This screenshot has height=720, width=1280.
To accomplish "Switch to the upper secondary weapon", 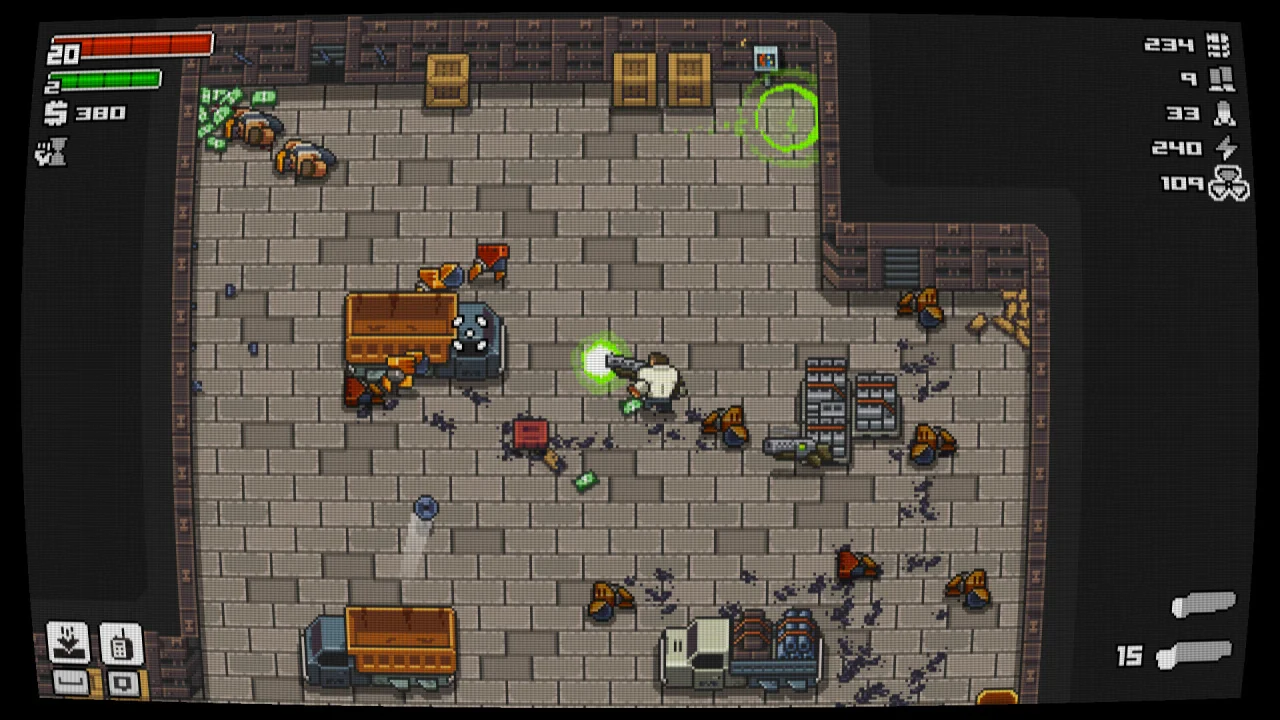I will click(x=1204, y=604).
